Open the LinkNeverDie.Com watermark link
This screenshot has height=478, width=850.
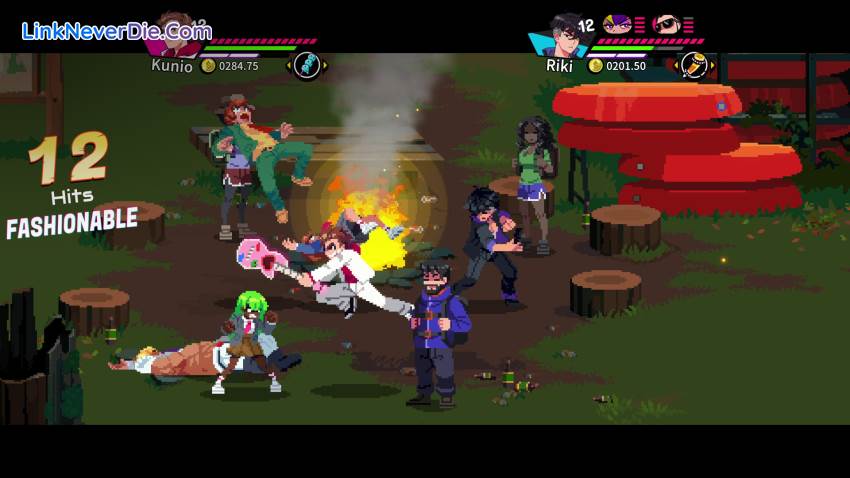click(x=116, y=30)
